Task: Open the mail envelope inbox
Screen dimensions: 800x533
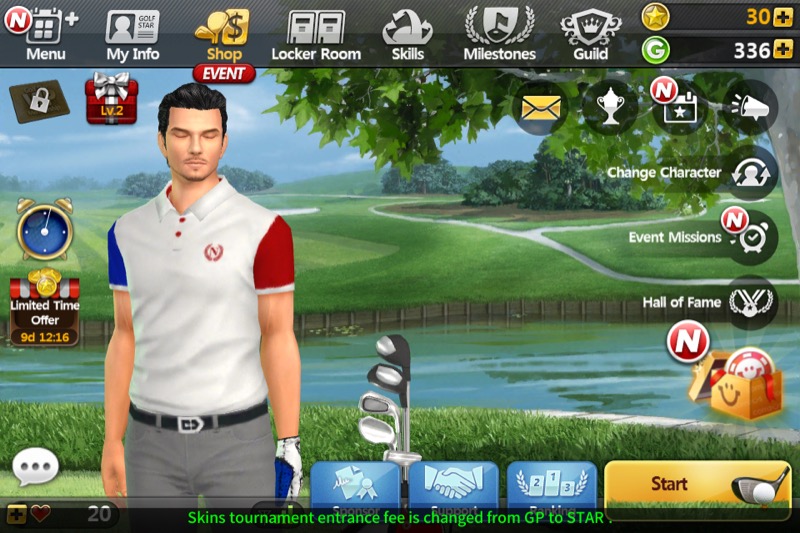Action: pos(540,108)
